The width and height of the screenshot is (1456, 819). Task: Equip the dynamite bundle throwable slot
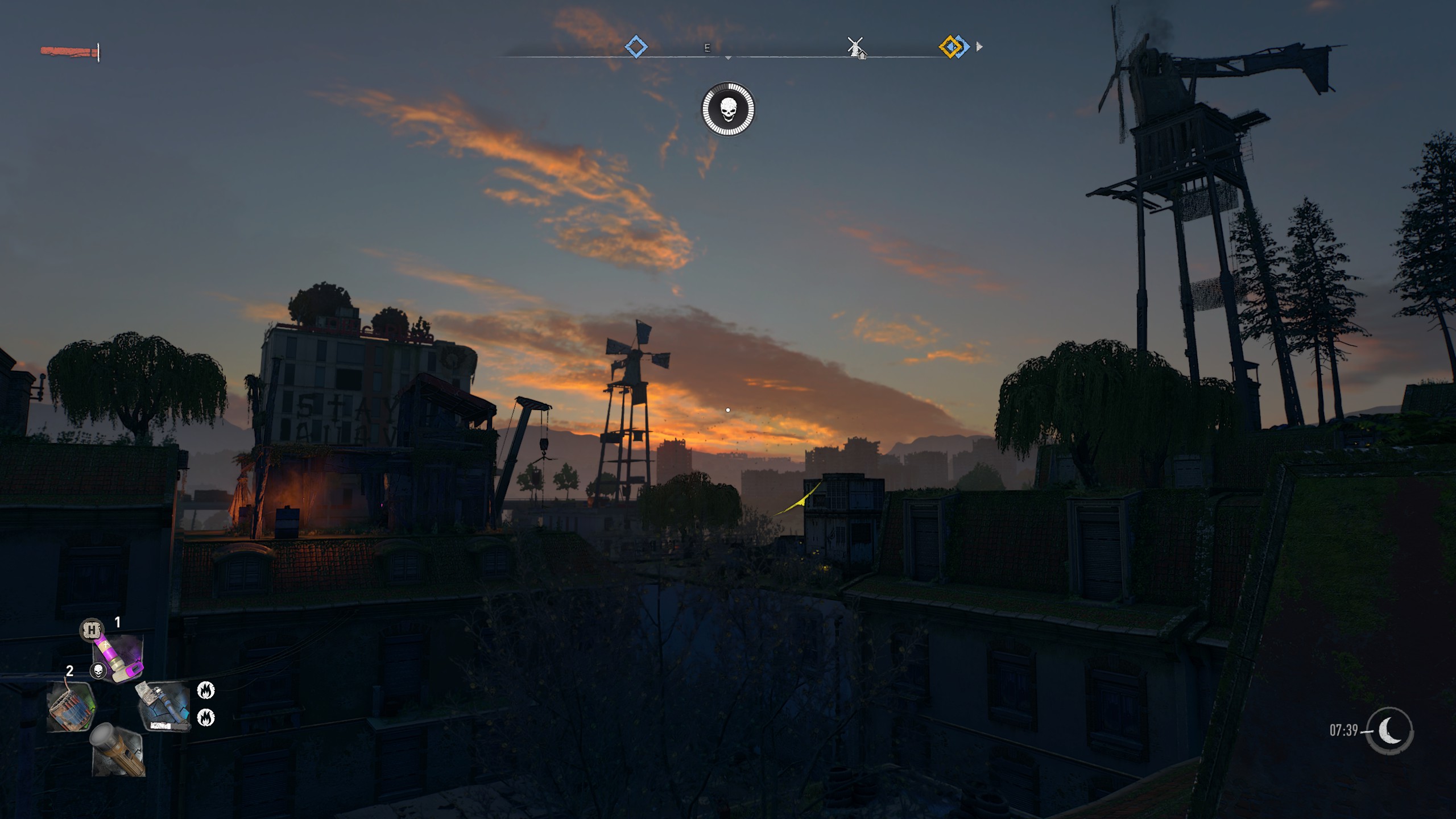click(70, 706)
